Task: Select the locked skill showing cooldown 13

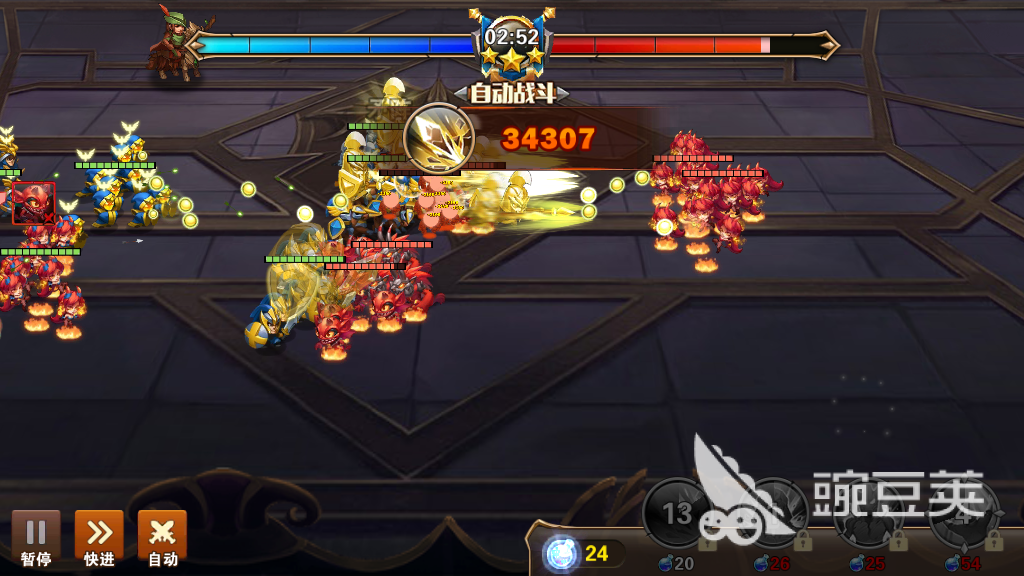Action: [678, 514]
